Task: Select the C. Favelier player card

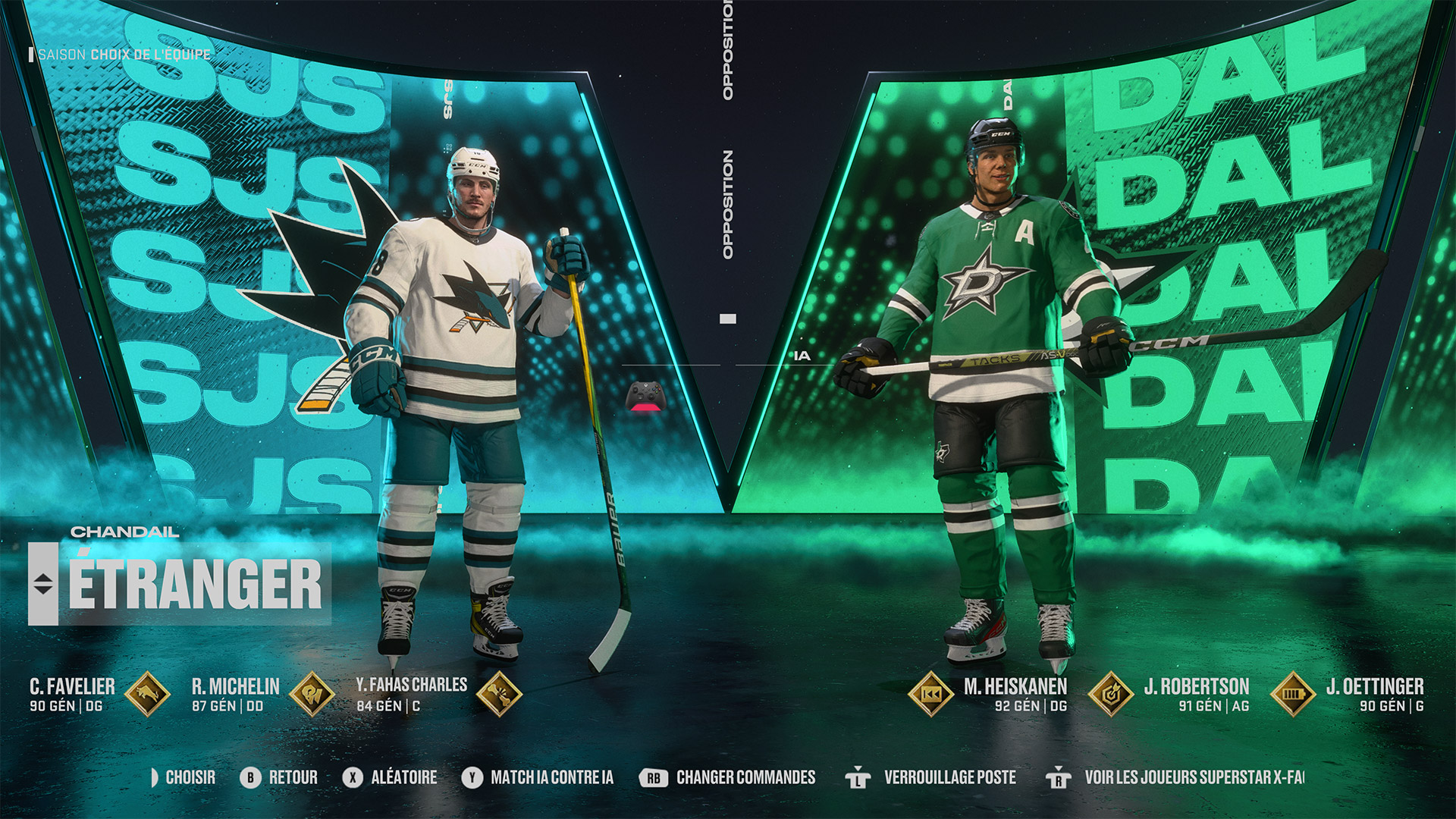Action: pyautogui.click(x=73, y=694)
